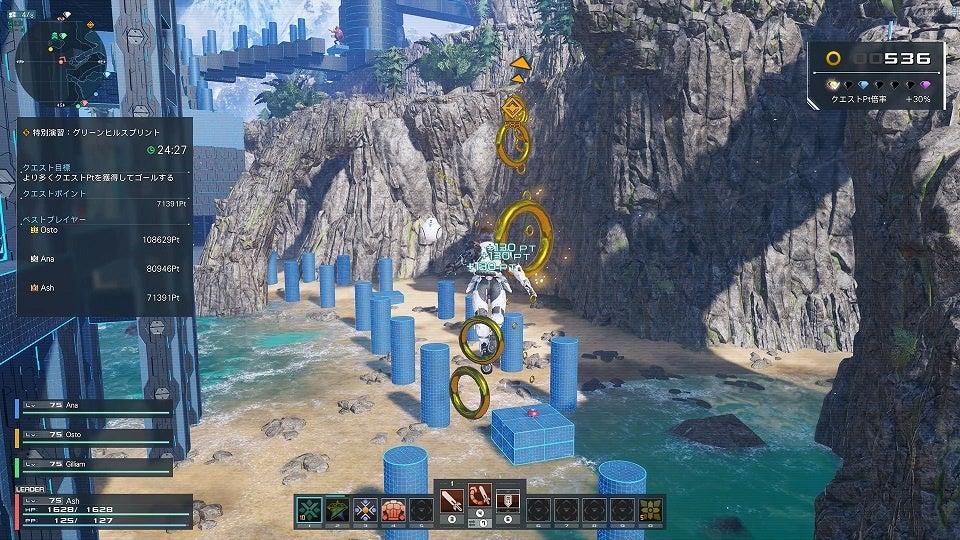This screenshot has width=960, height=540.
Task: Use the gold flower item in last slot
Action: click(651, 509)
